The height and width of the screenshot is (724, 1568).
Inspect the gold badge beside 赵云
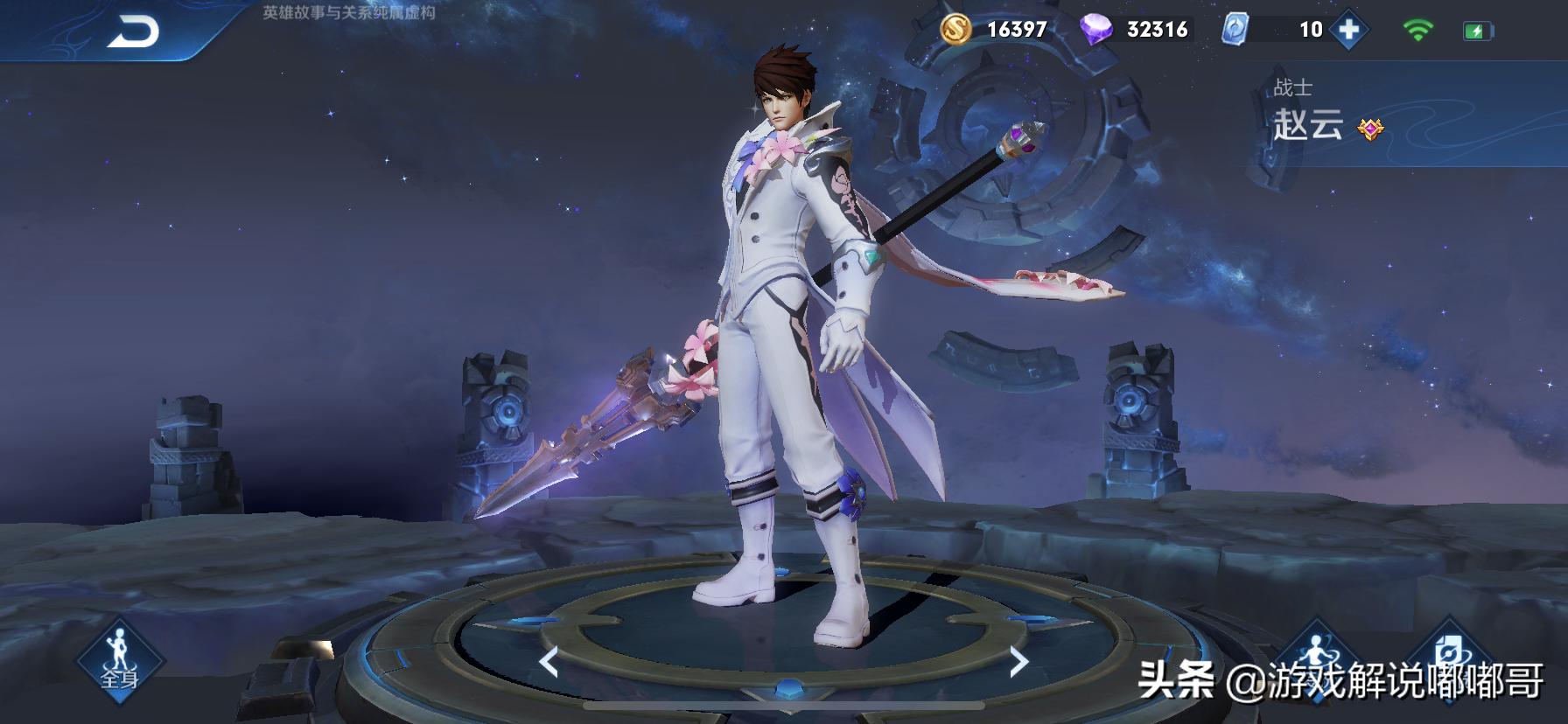(1370, 129)
